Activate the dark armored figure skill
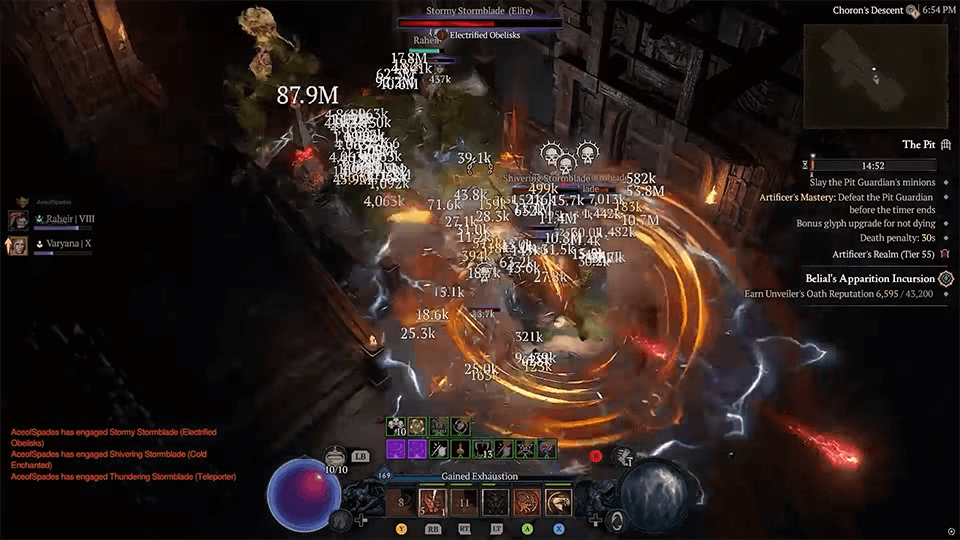 pyautogui.click(x=496, y=501)
